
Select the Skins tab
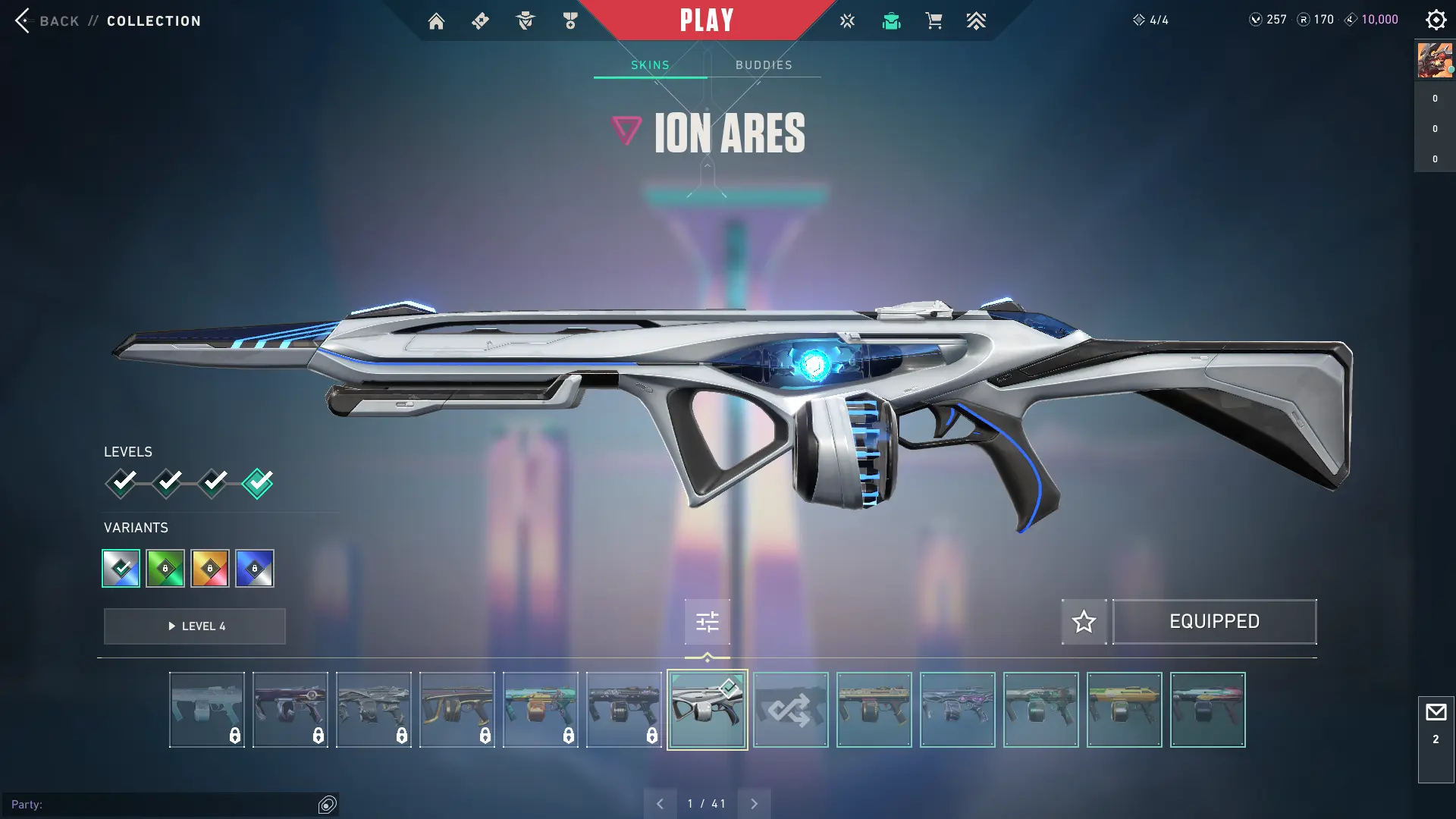(x=650, y=65)
